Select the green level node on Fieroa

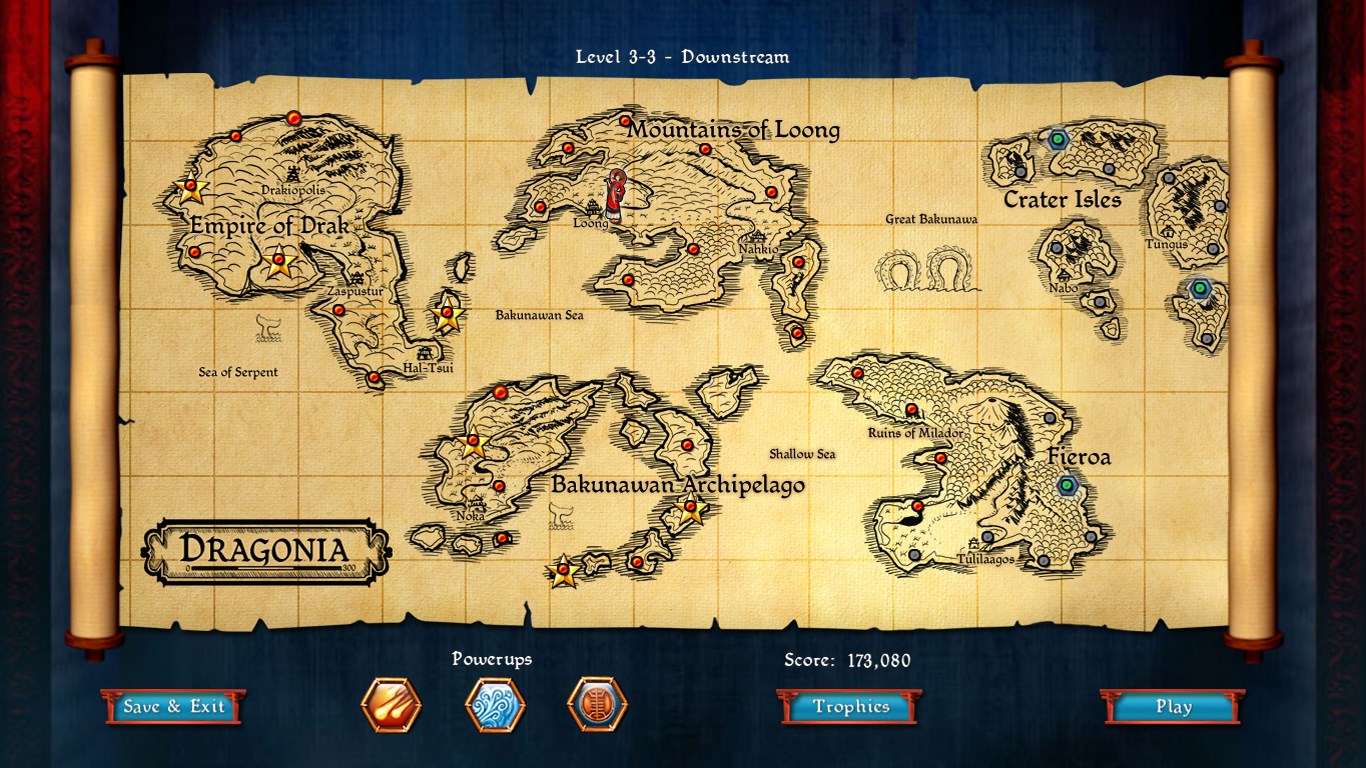point(1068,487)
